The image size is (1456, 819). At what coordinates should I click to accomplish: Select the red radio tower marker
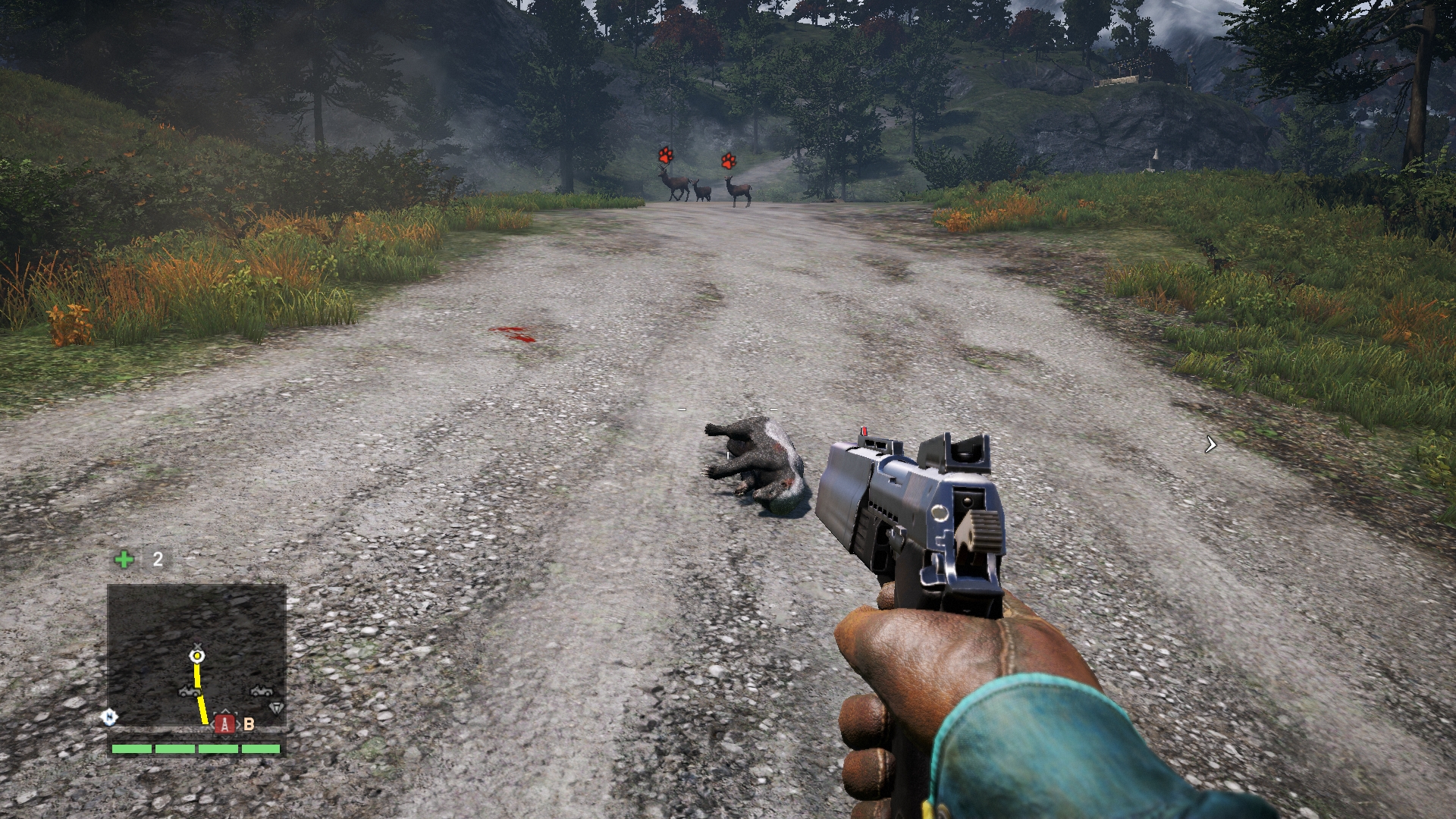(224, 724)
